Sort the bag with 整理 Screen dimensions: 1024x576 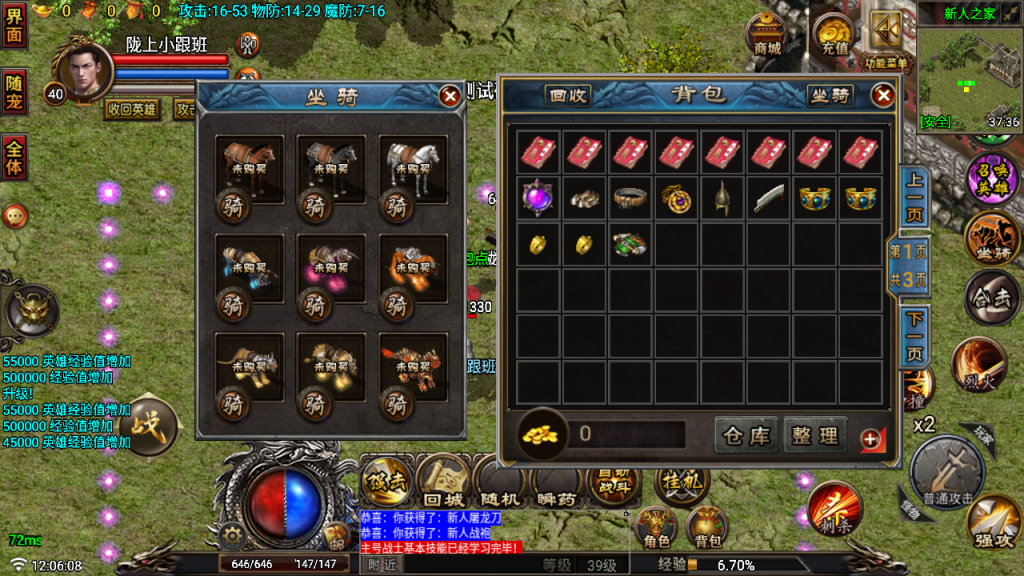pos(815,436)
